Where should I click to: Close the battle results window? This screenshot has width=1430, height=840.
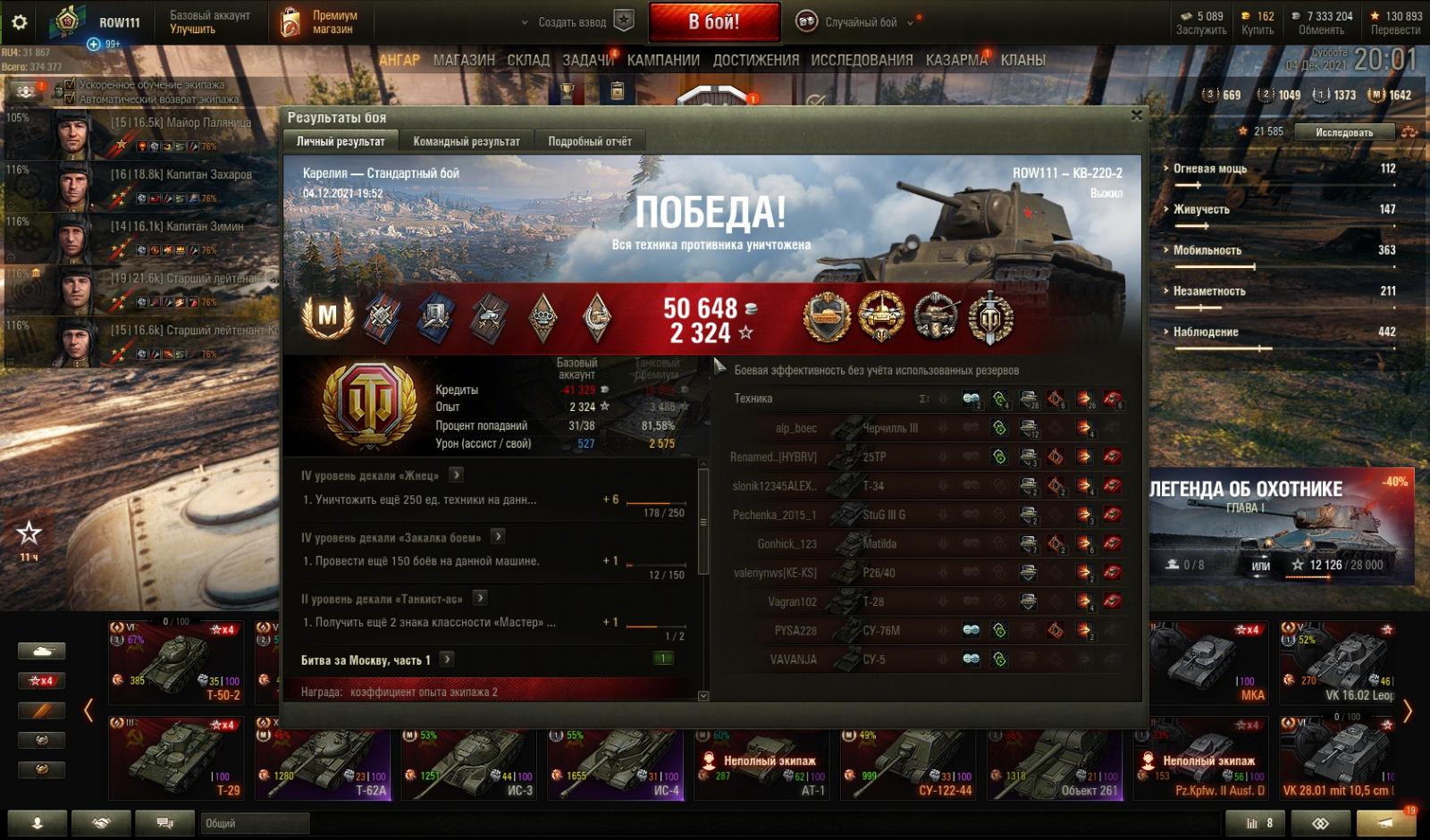tap(1136, 115)
